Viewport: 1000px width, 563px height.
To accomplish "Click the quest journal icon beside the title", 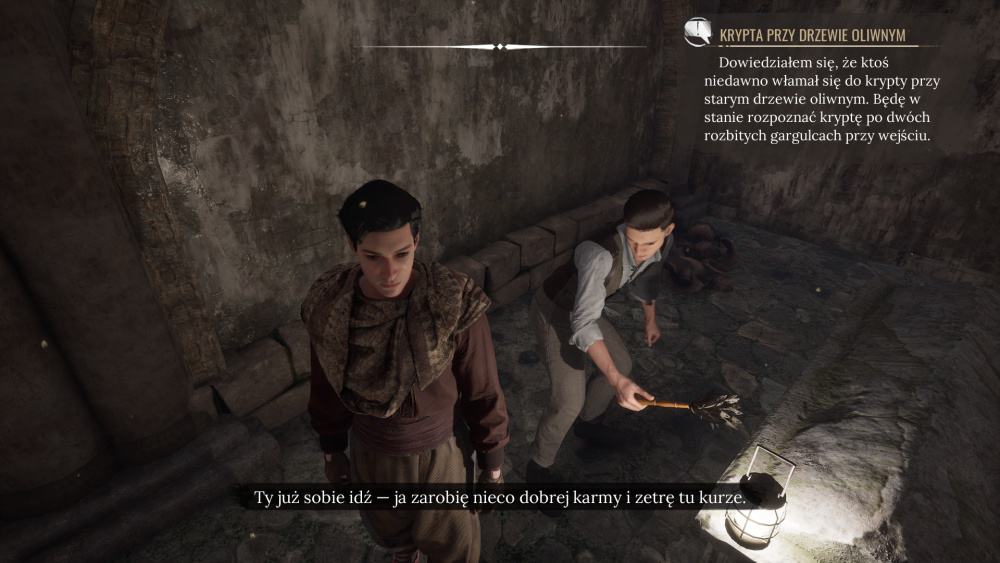I will click(x=697, y=33).
